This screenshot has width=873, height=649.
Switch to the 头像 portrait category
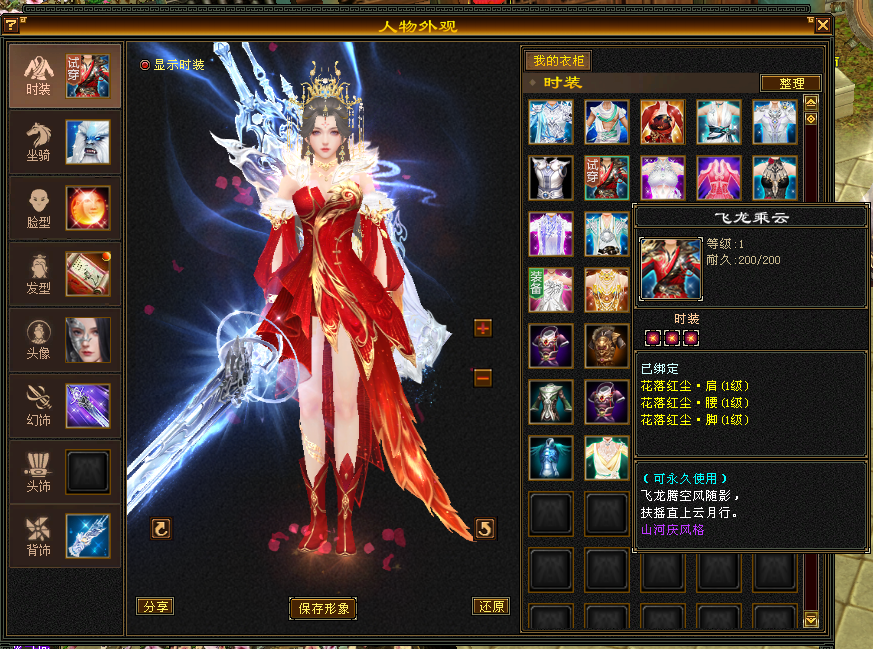click(x=65, y=340)
